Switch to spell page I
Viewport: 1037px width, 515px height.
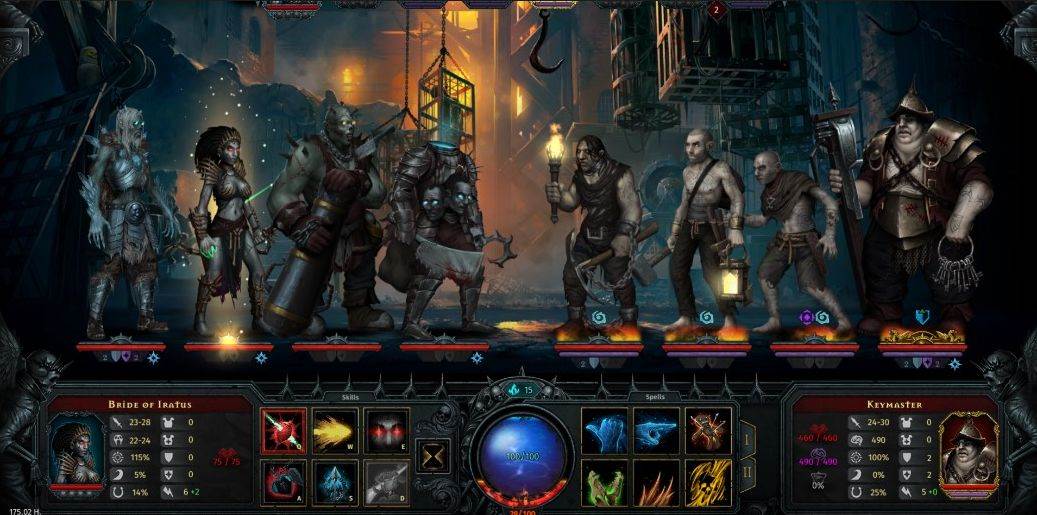[x=746, y=438]
